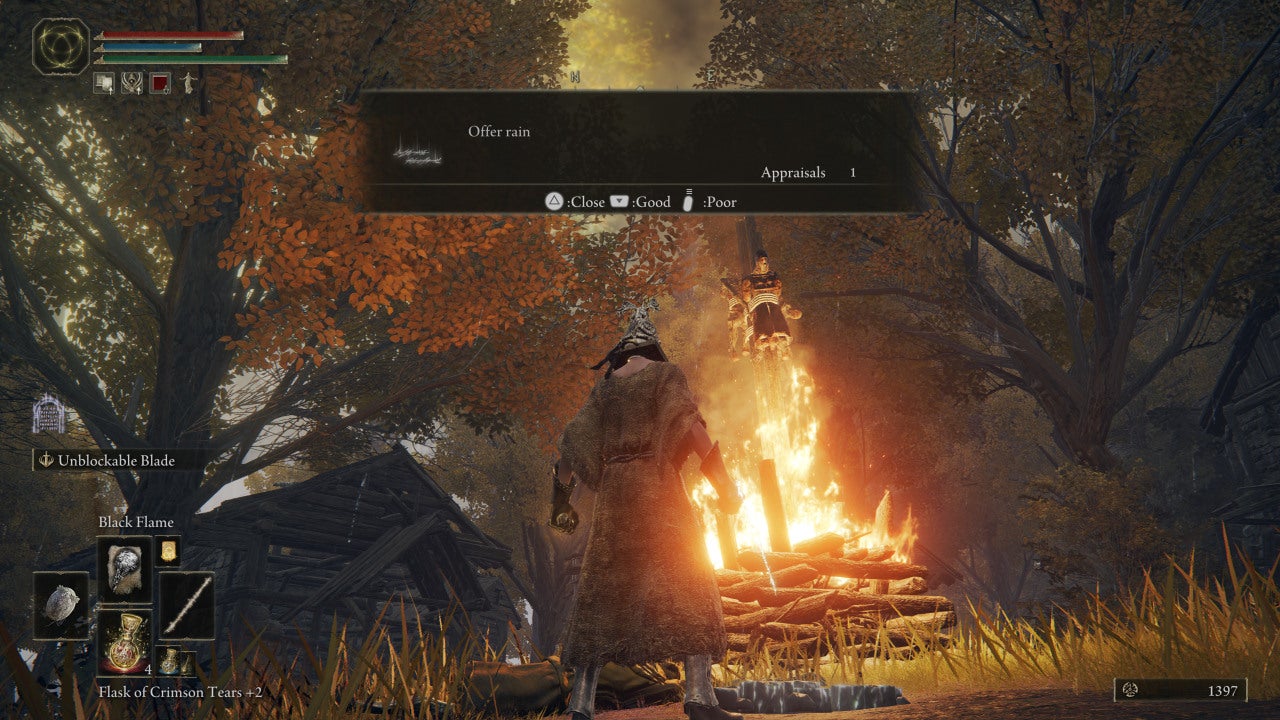Image resolution: width=1280 pixels, height=720 pixels.
Task: Click the Unblockable Blade skill anchor icon
Action: coord(47,460)
